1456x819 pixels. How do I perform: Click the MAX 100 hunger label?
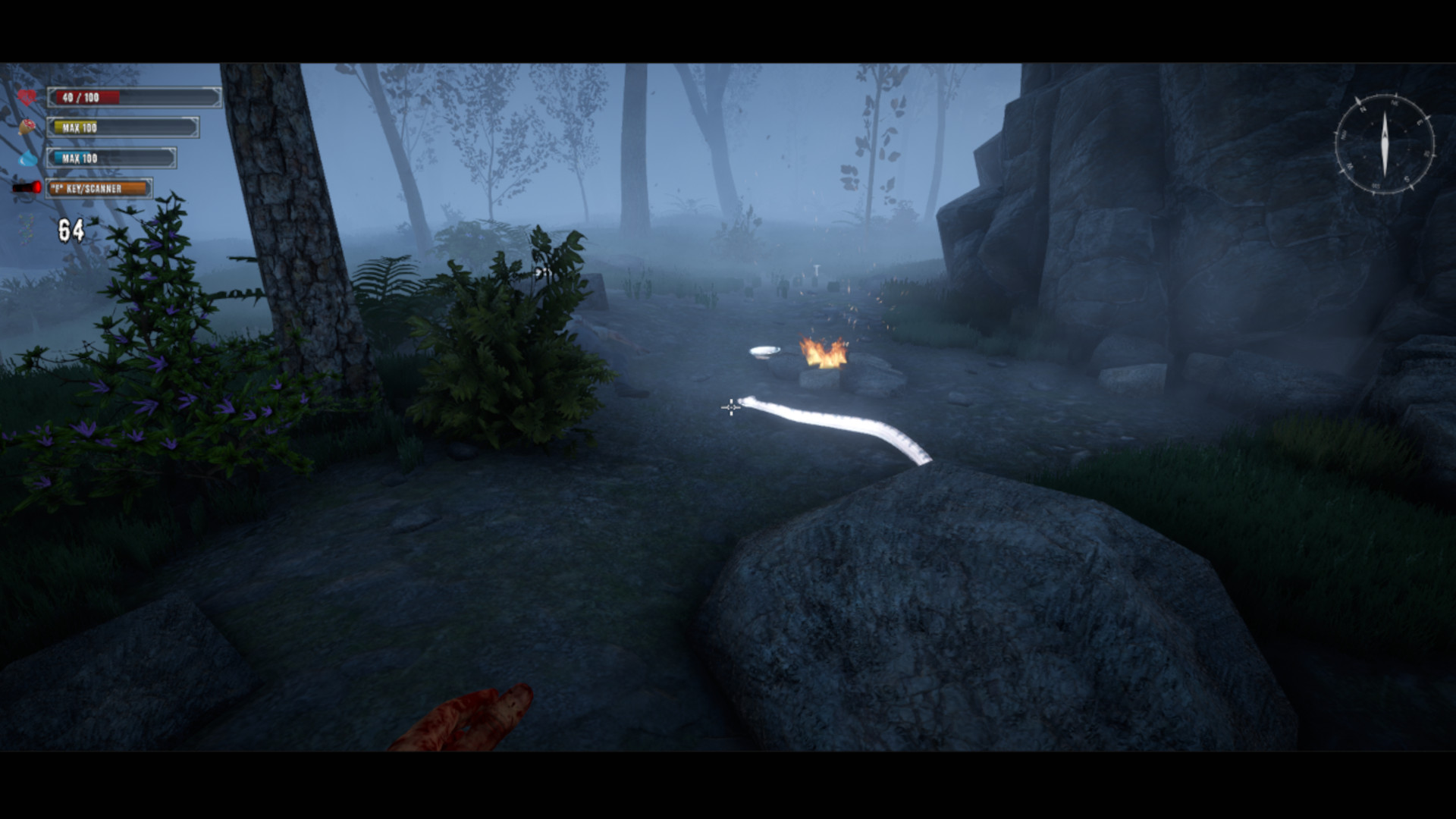pos(79,127)
